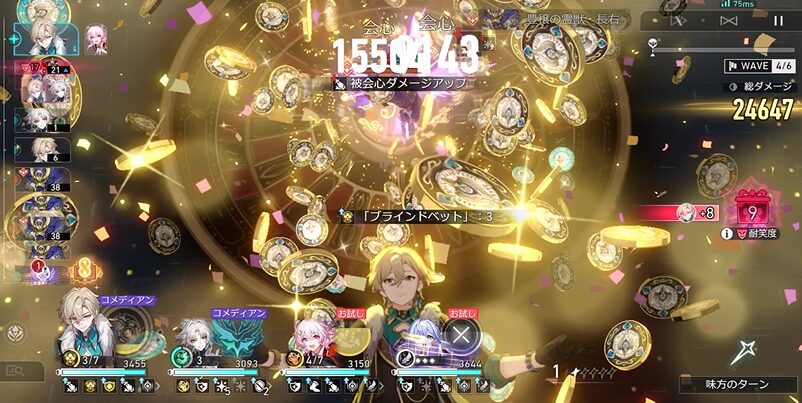Click the round emblem icon above the magnifier
Viewport: 802px width, 403px height.
click(x=16, y=334)
